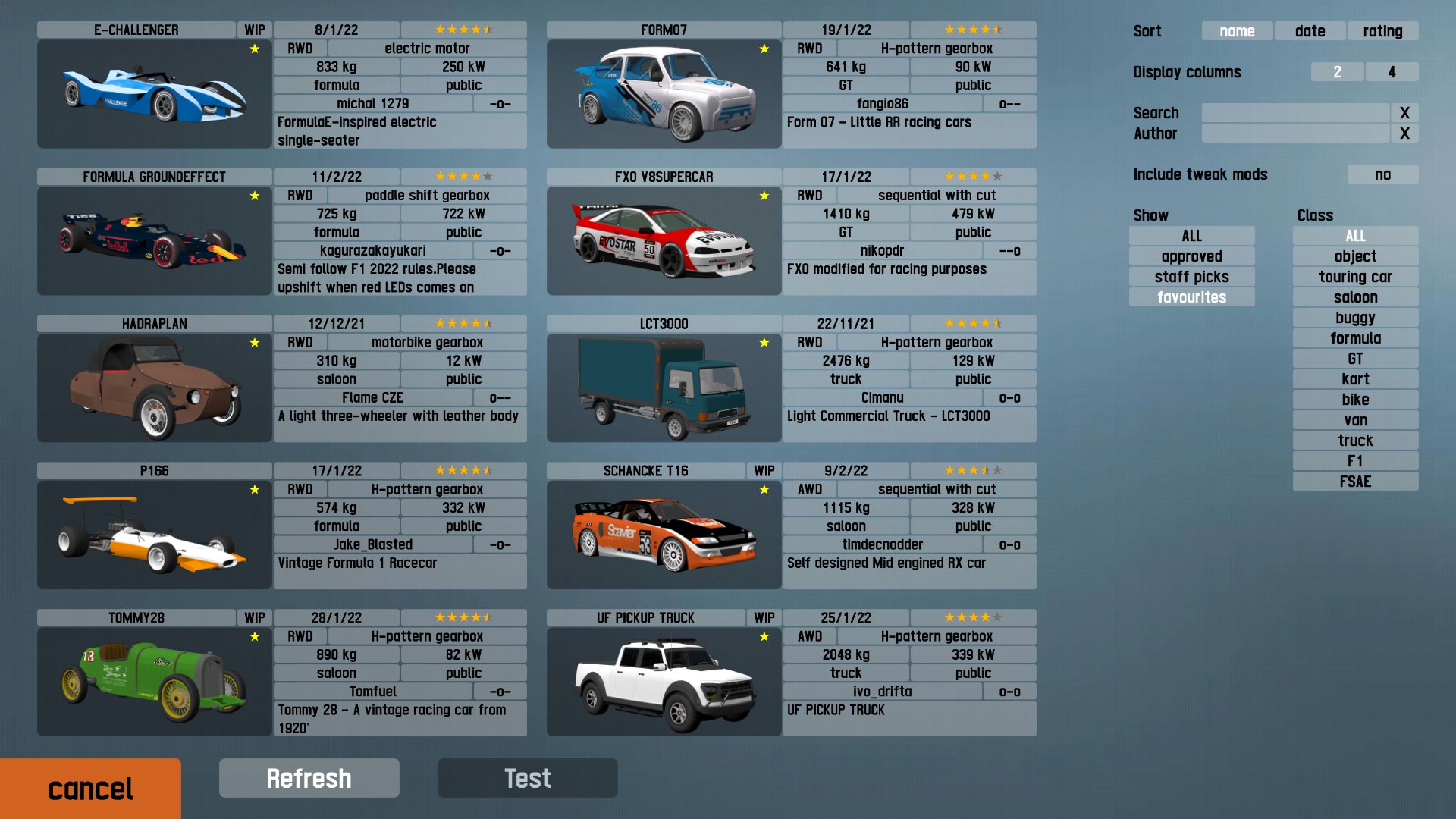Enable the approved filter under Show
1456x819 pixels.
(1191, 256)
